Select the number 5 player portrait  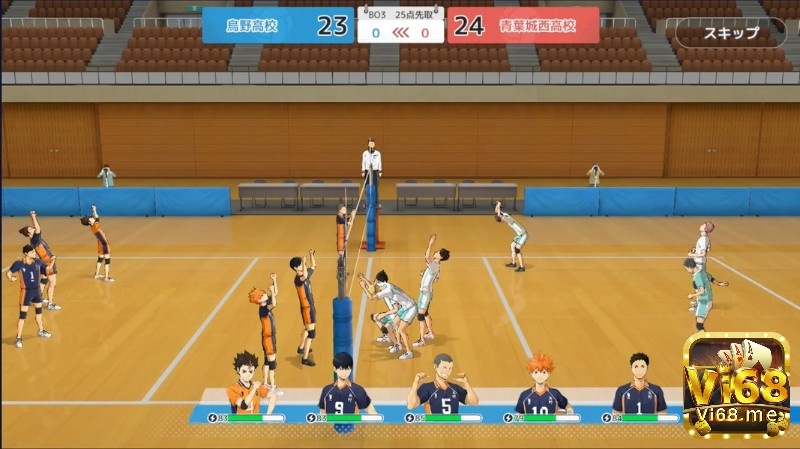[440, 385]
